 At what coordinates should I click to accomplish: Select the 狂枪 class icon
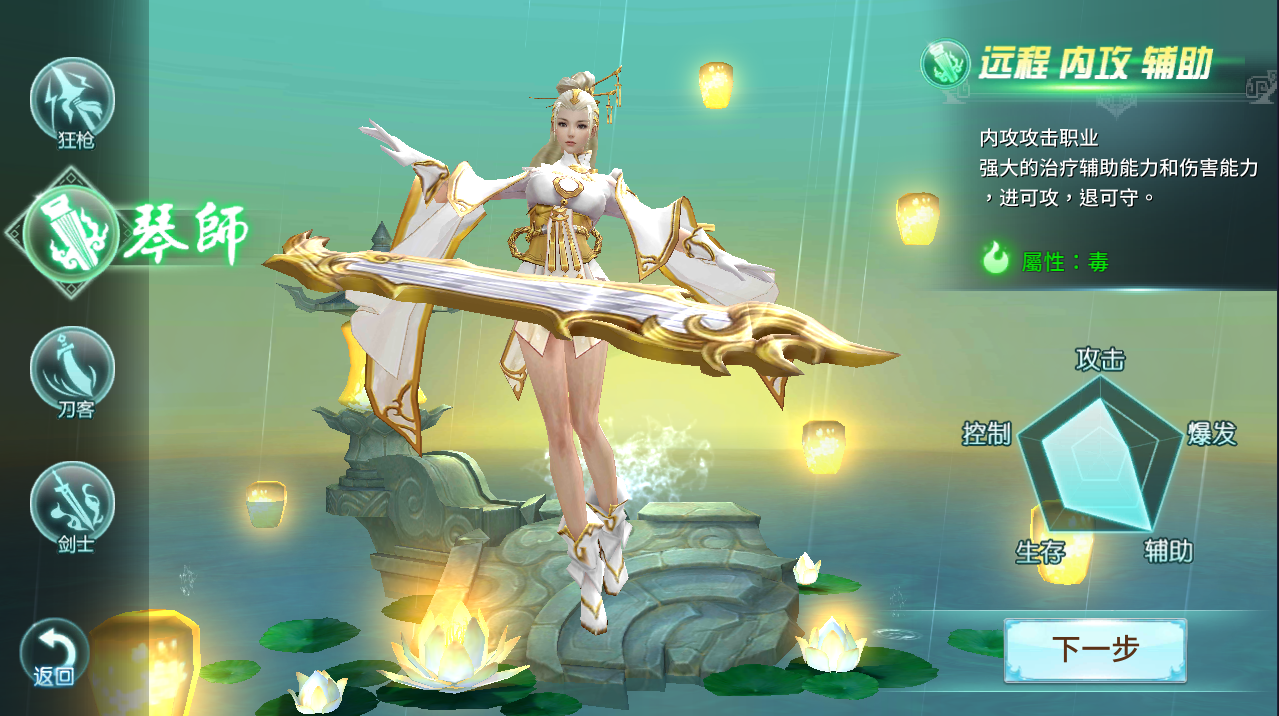[72, 99]
